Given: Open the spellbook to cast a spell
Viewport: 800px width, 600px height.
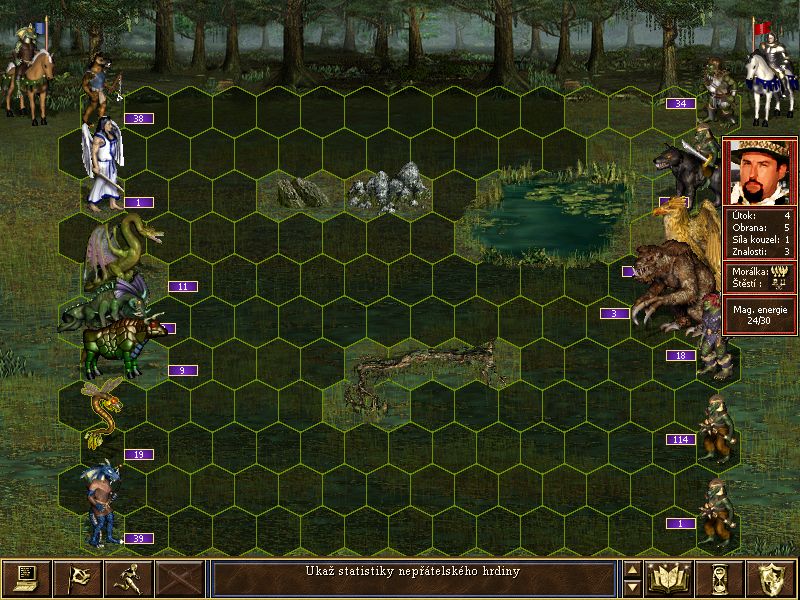Looking at the screenshot, I should pos(670,578).
